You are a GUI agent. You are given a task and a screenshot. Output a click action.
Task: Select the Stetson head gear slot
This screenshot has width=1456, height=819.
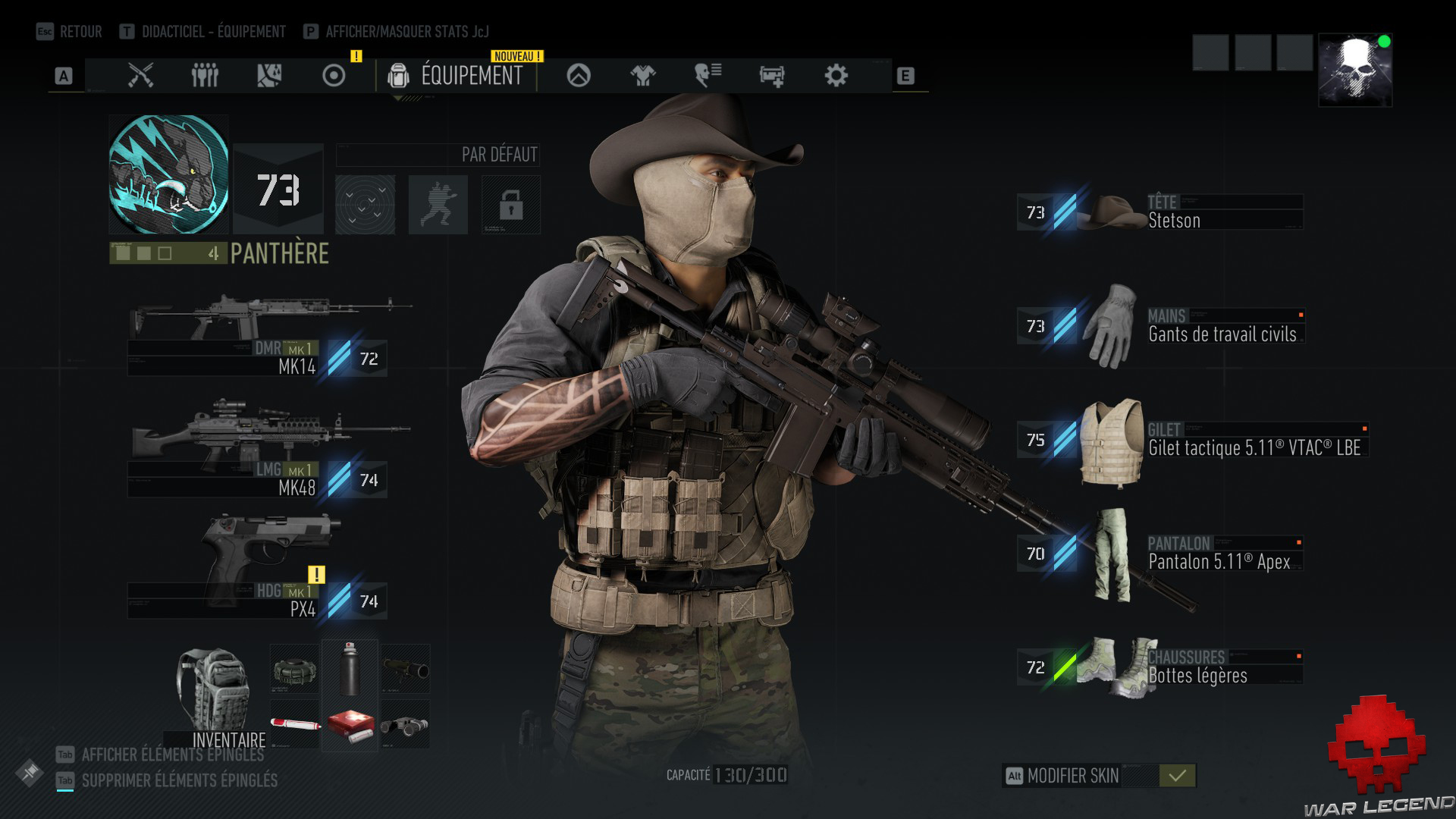click(x=1160, y=212)
